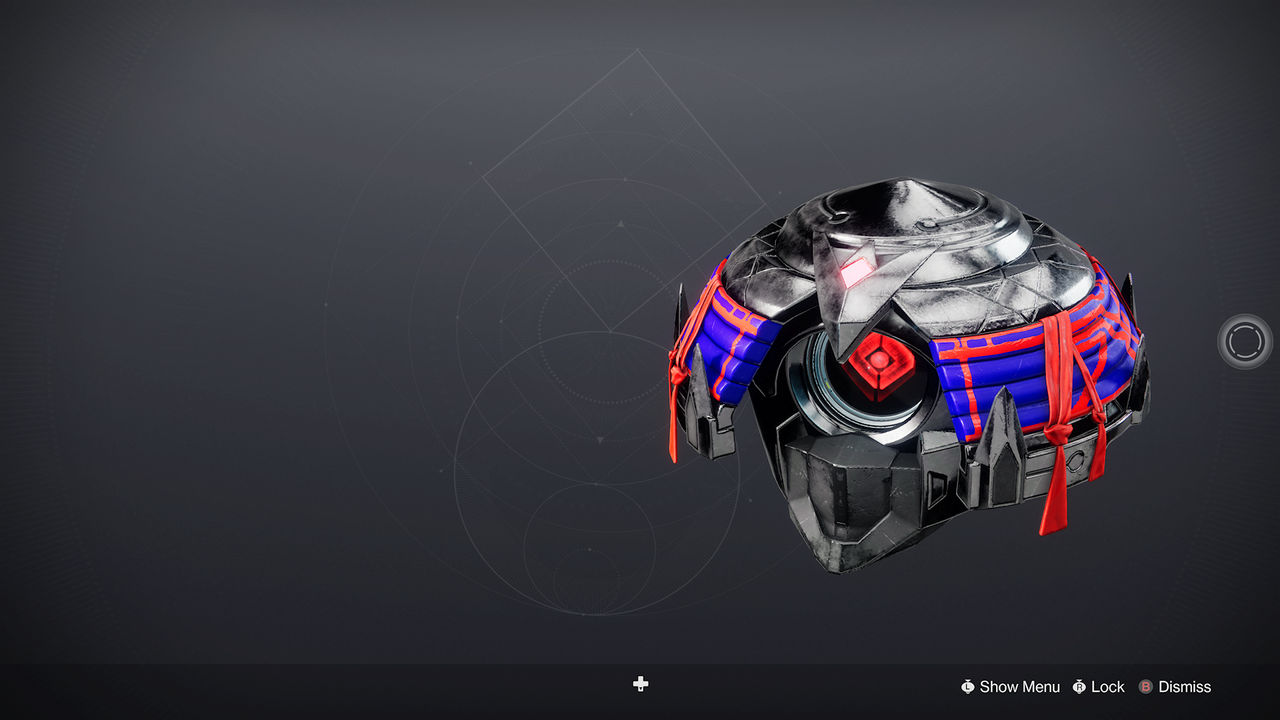Click the crosshair marker at bottom center
This screenshot has height=720, width=1280.
click(640, 684)
